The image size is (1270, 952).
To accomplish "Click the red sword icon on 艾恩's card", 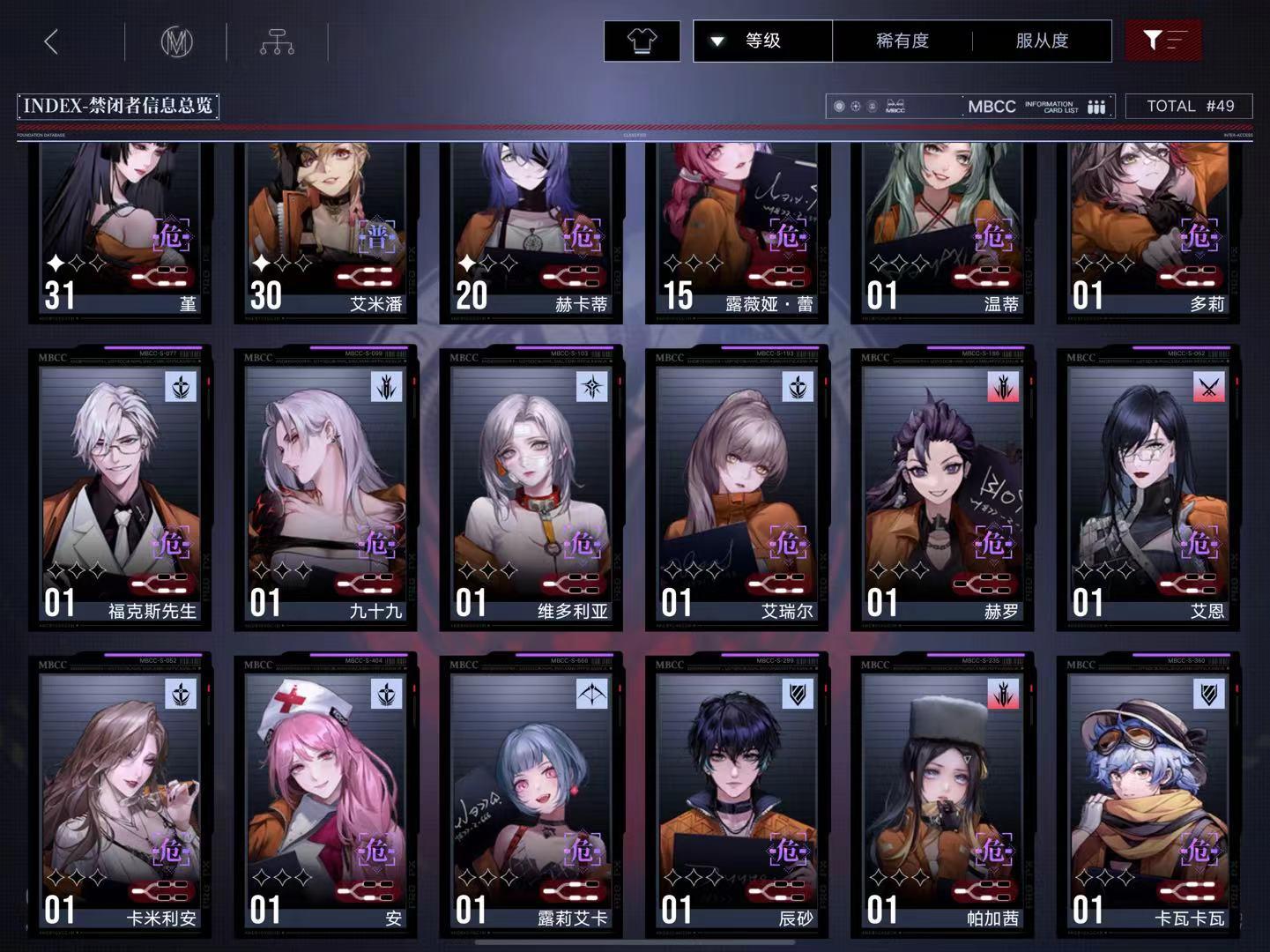I will 1207,387.
